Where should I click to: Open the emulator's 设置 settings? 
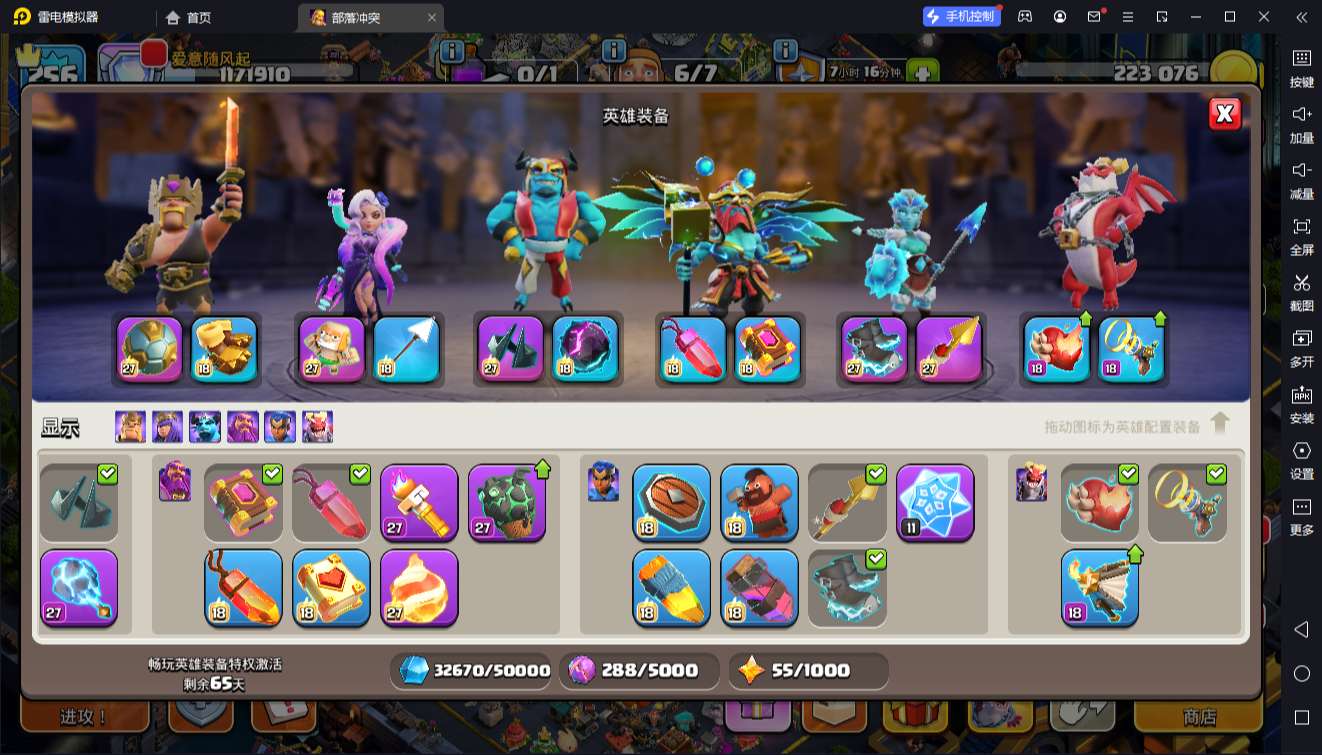1301,459
